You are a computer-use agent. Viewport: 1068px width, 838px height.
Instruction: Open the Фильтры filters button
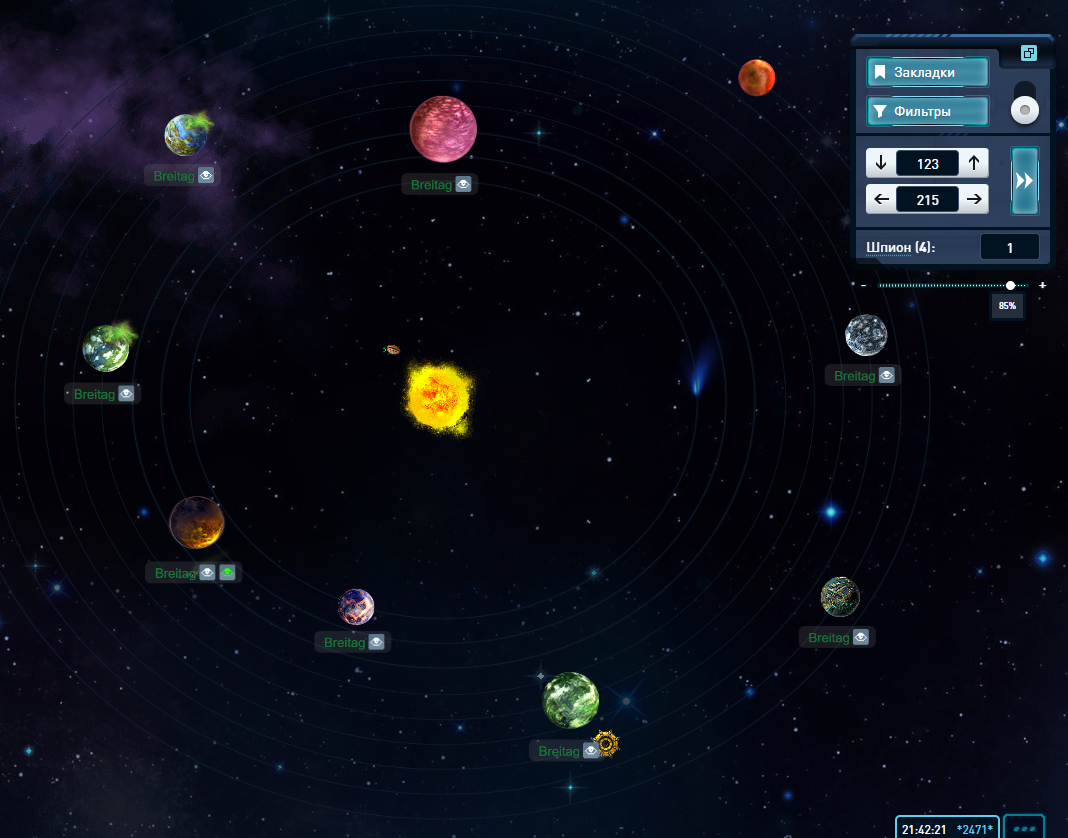click(x=928, y=111)
